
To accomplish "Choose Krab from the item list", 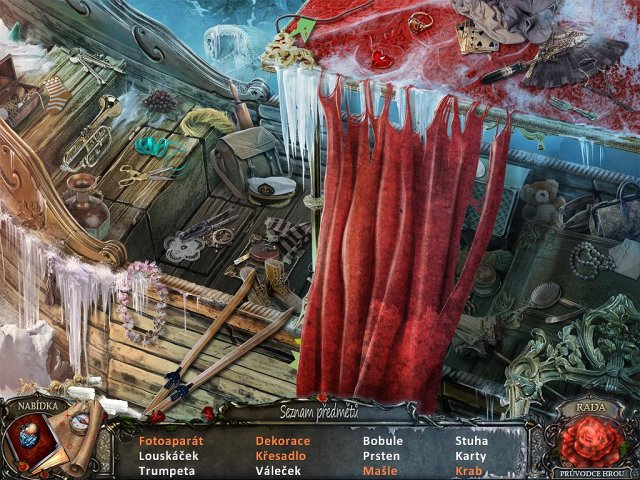I will (469, 471).
